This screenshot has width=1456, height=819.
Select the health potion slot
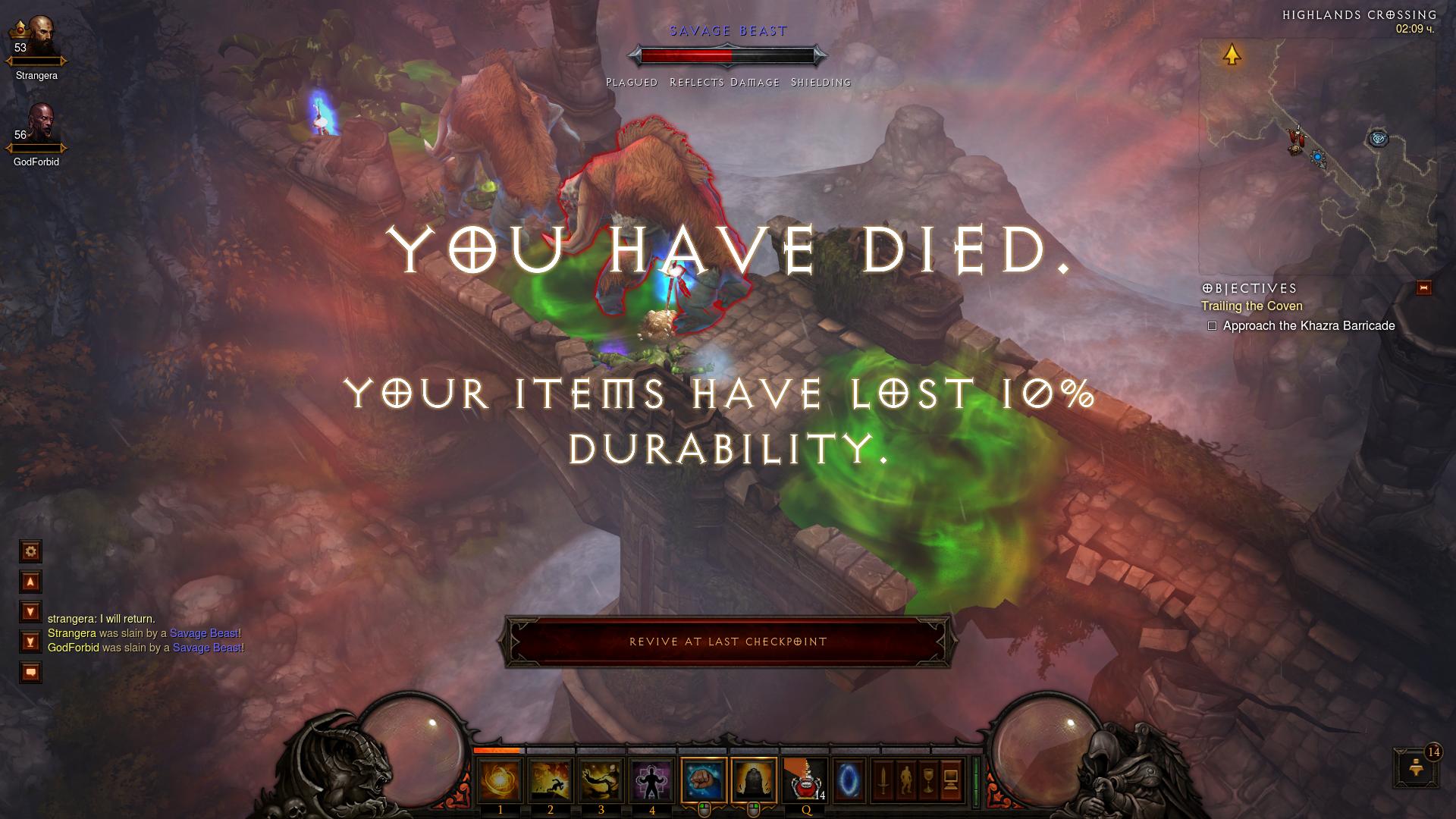805,780
